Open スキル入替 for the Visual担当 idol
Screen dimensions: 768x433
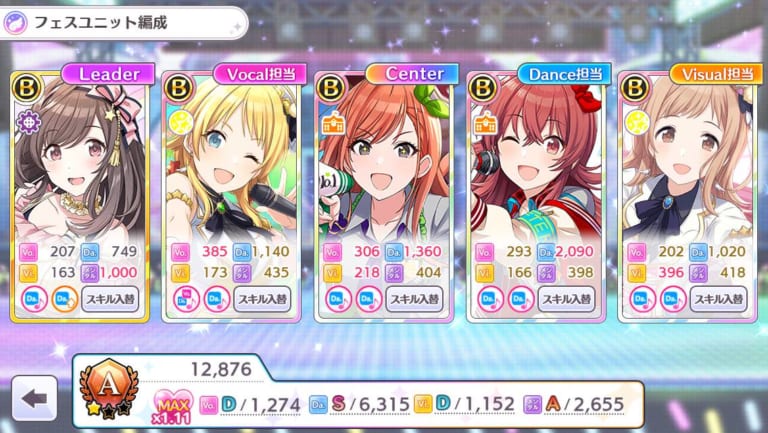(720, 298)
